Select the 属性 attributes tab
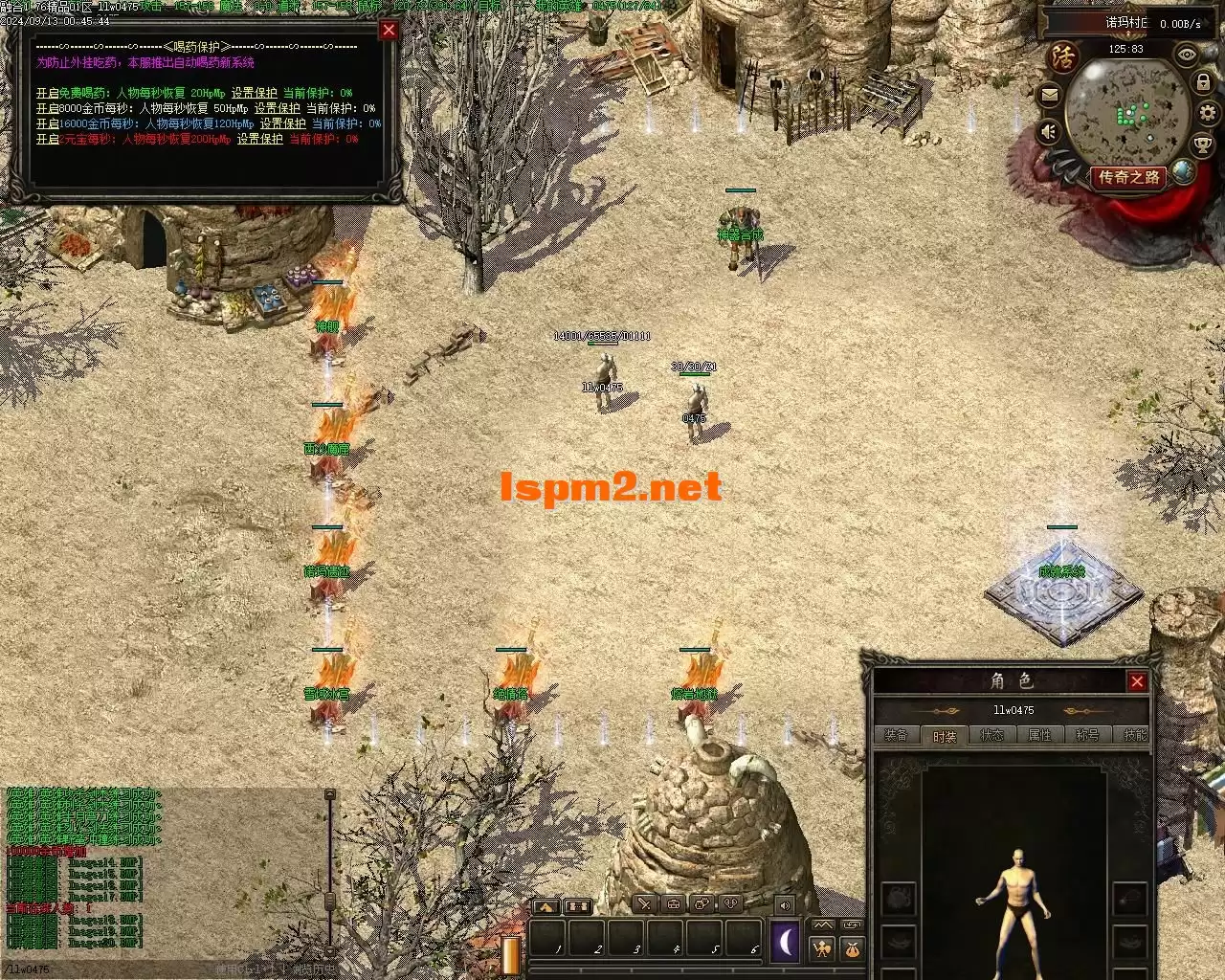The width and height of the screenshot is (1225, 980). point(1040,735)
